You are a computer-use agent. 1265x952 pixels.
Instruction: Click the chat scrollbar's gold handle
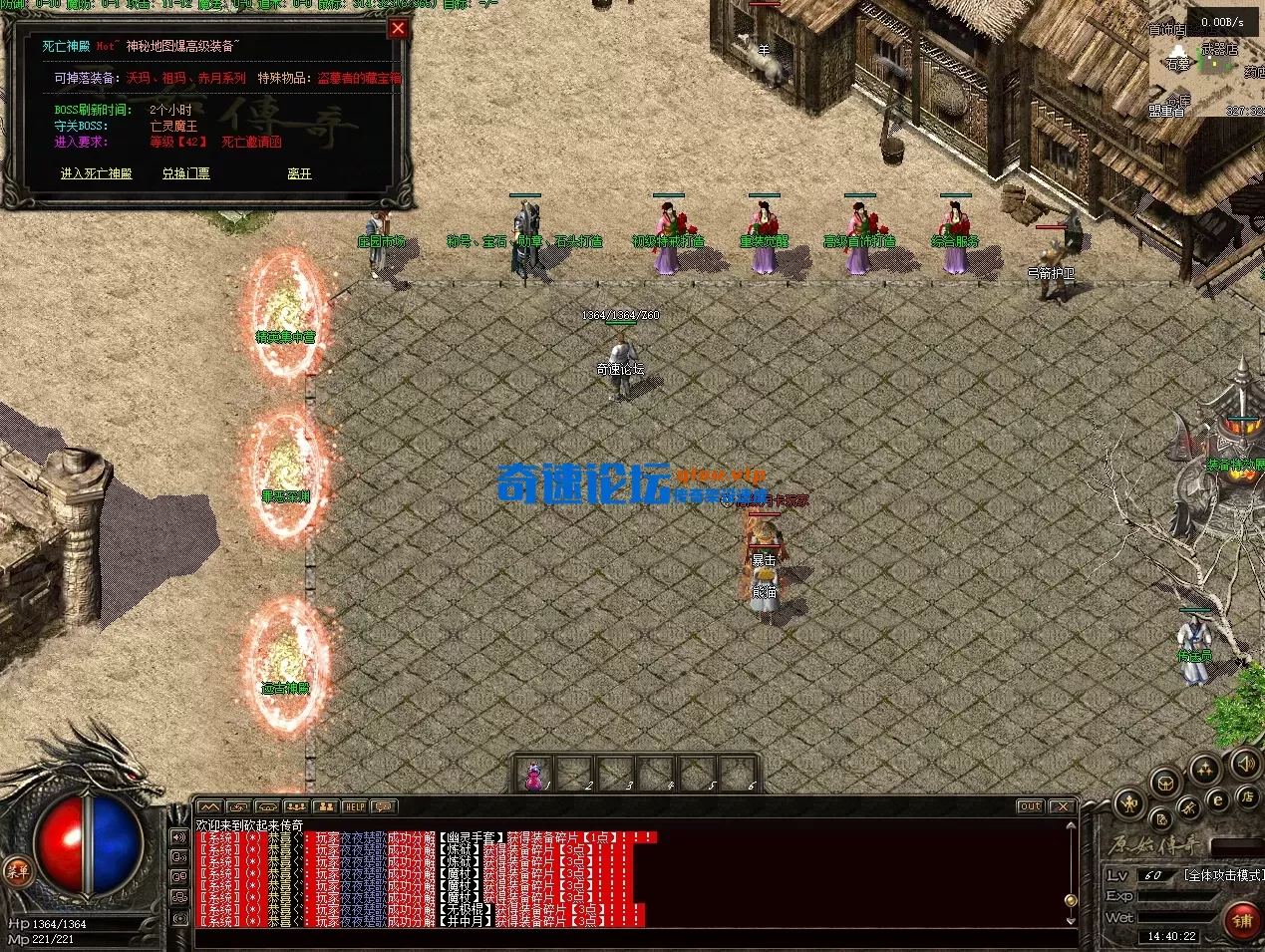1071,899
